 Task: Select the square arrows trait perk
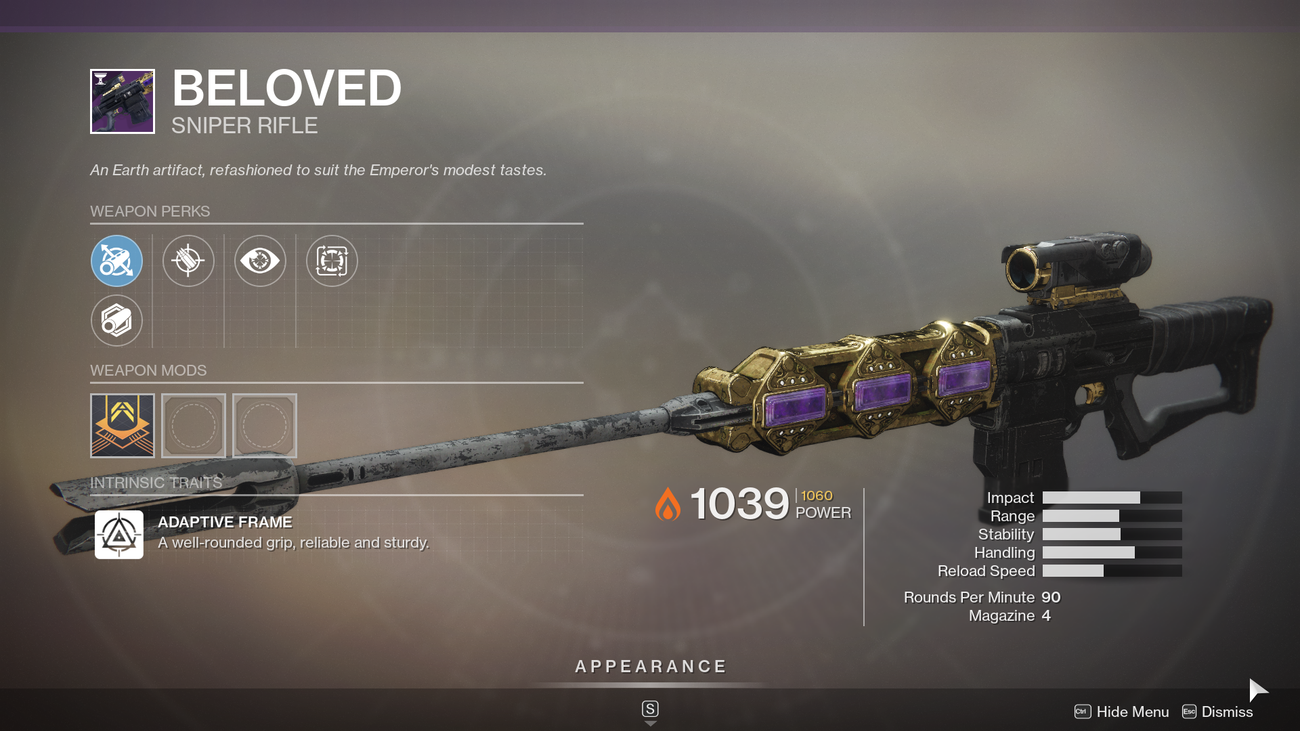click(331, 261)
